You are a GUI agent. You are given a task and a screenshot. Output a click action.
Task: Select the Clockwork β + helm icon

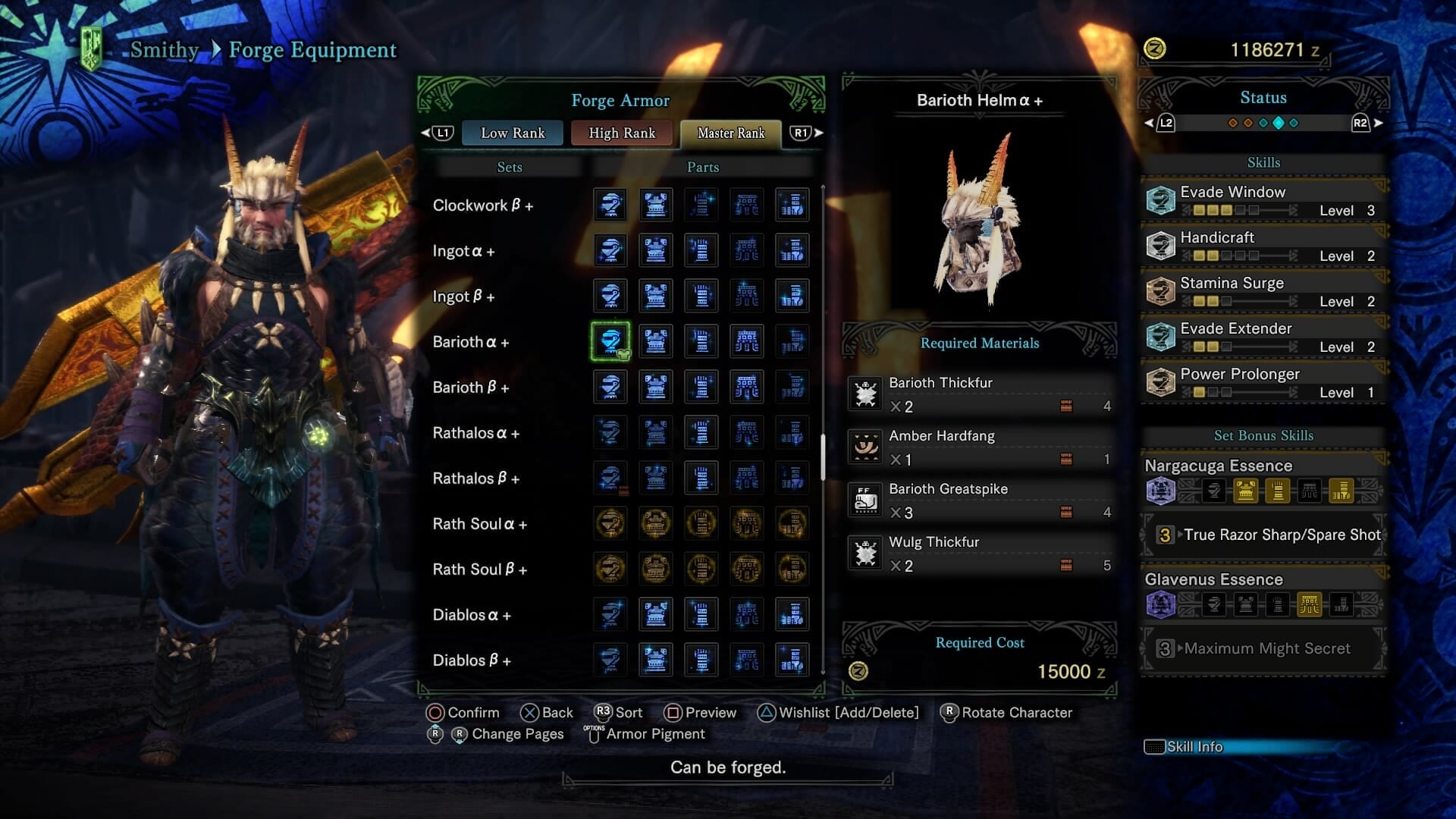[x=610, y=205]
